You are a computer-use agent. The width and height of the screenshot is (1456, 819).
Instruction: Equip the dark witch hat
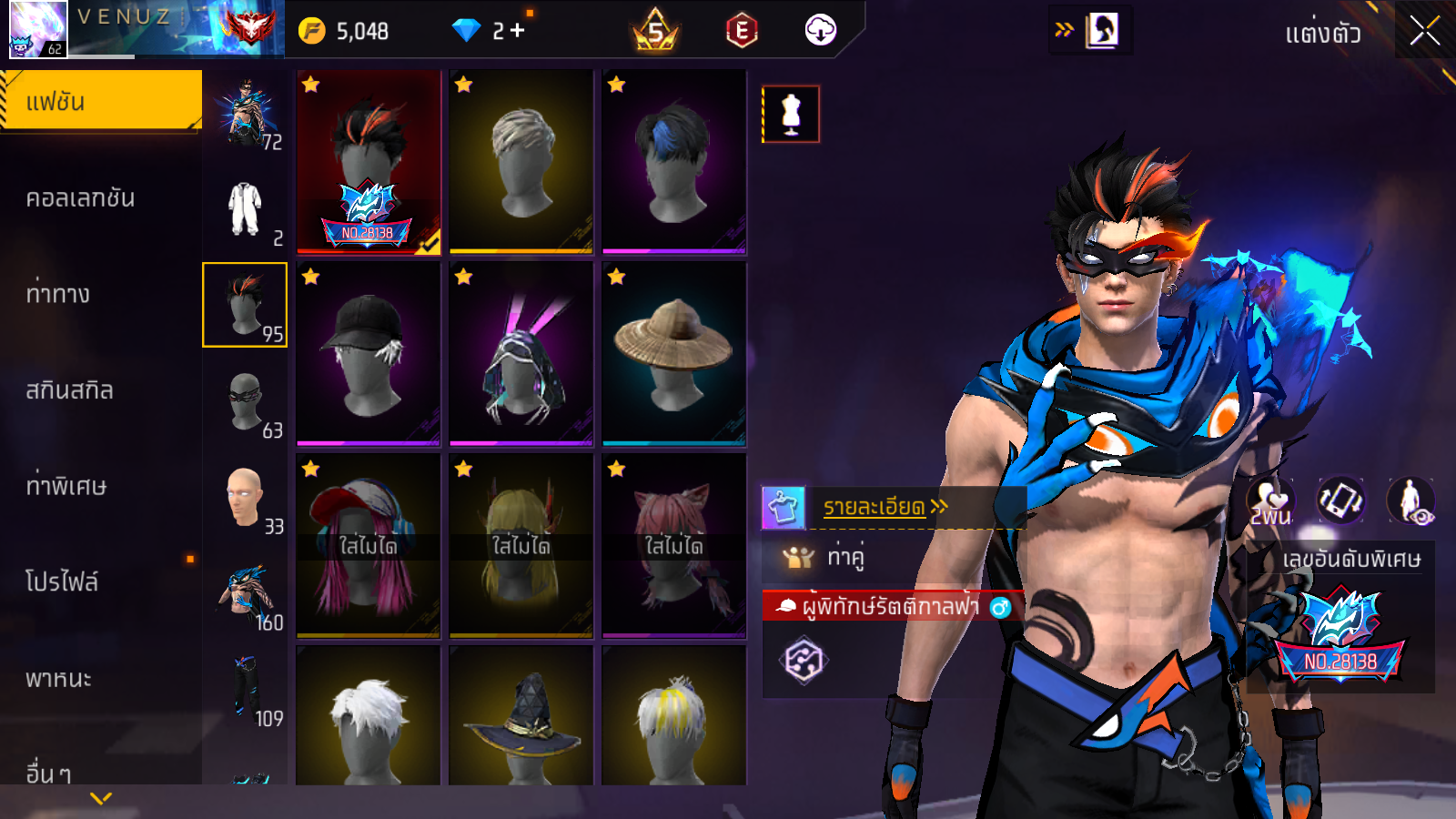521,719
